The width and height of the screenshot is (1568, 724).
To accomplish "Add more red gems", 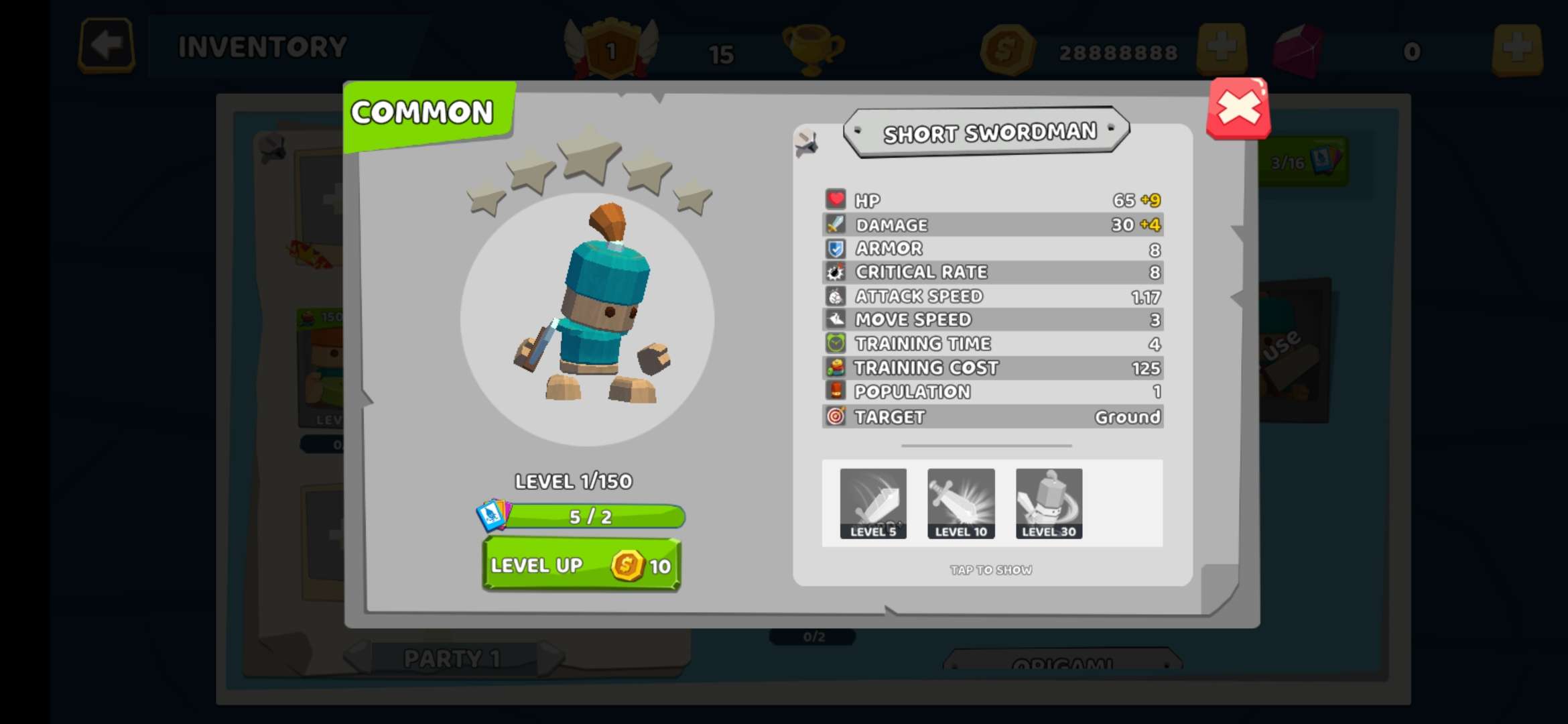I will click(1517, 50).
